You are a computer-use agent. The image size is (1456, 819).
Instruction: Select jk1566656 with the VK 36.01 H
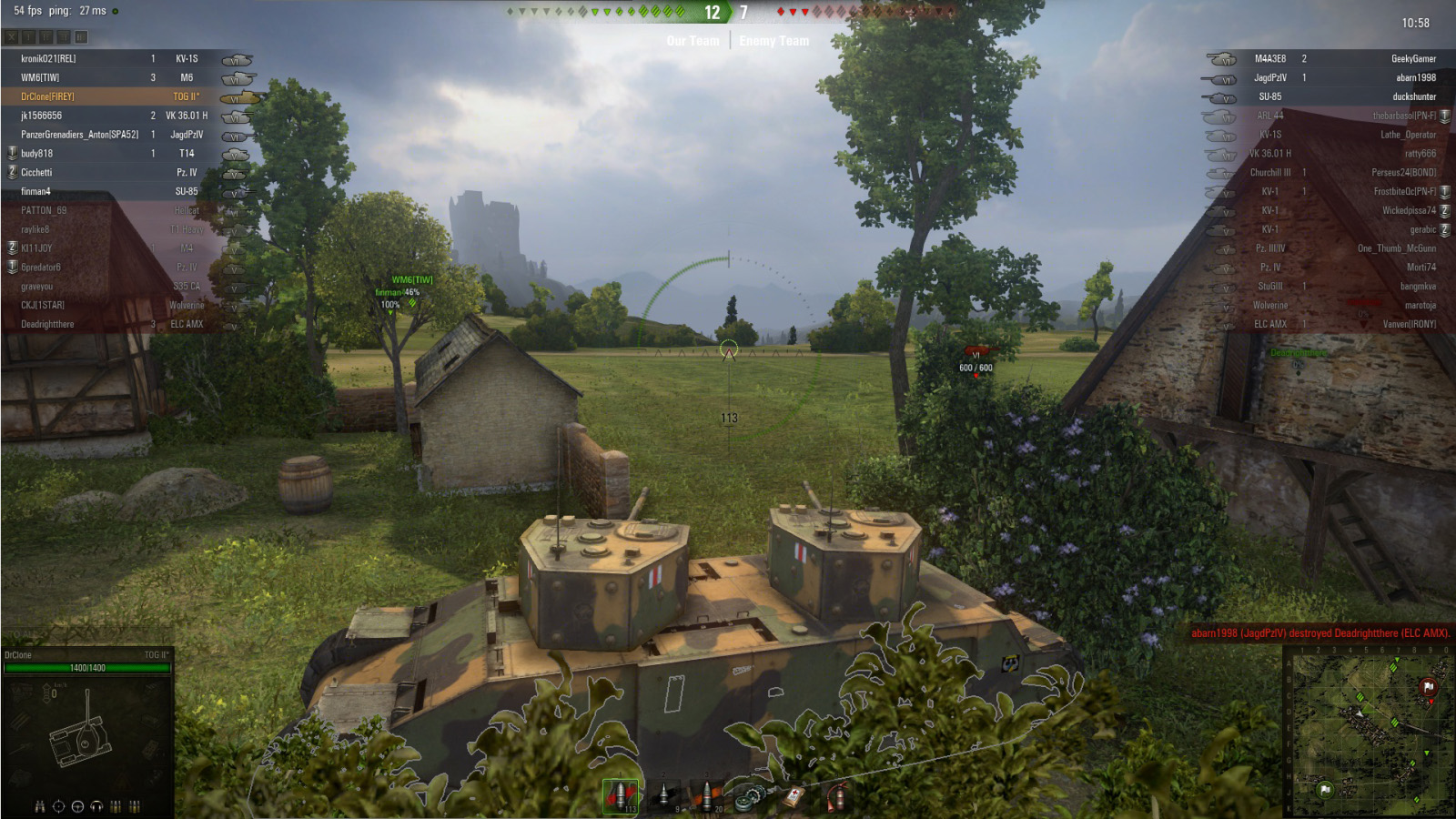coord(42,116)
